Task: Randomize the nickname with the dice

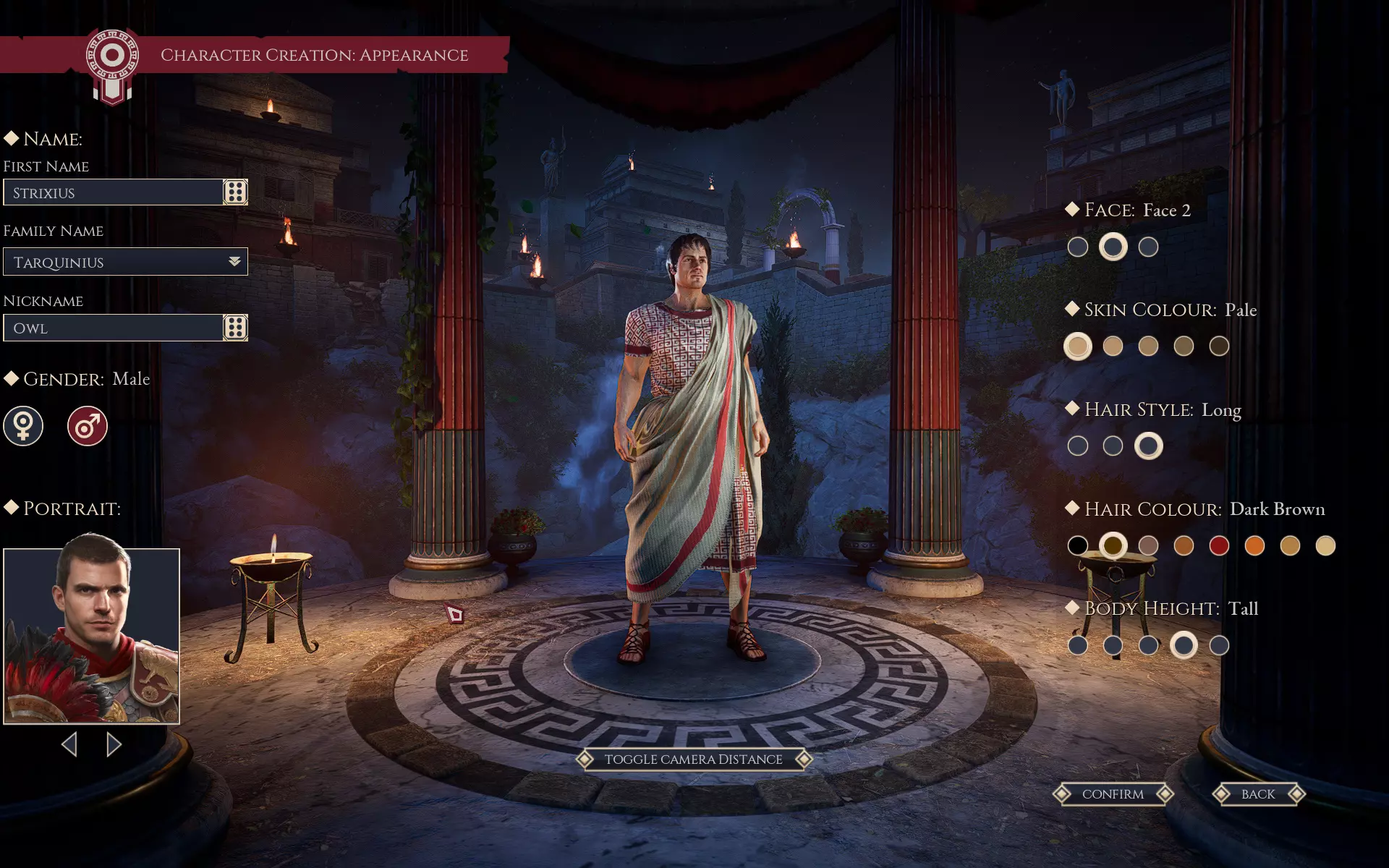Action: [x=235, y=328]
